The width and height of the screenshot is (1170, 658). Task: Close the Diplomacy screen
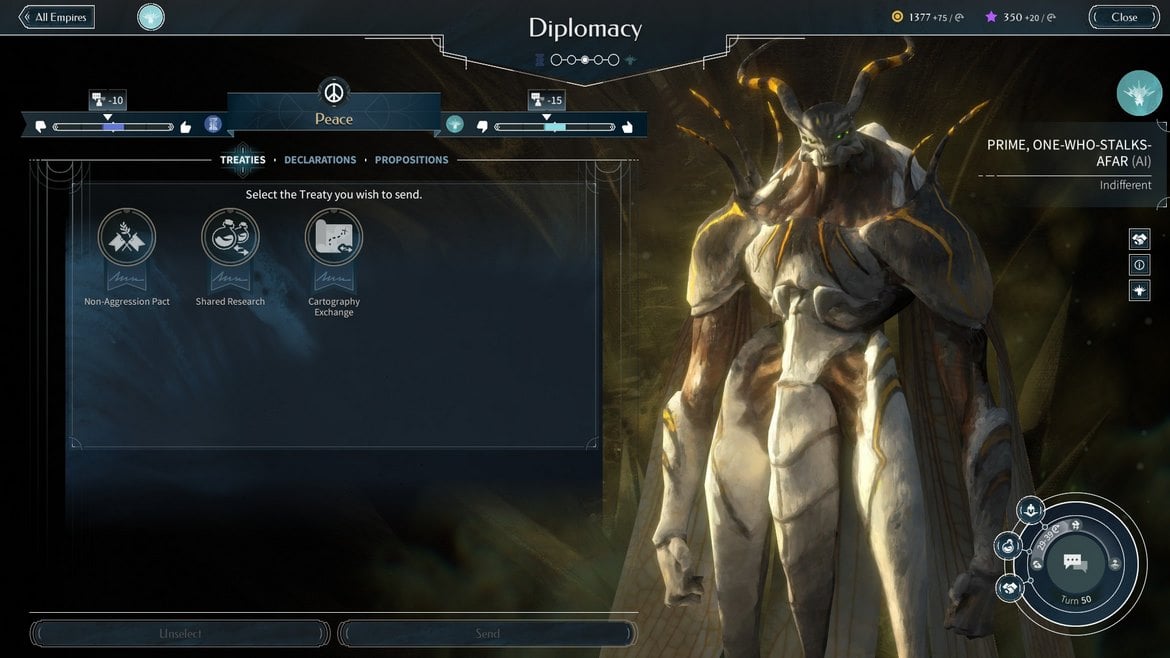1124,17
